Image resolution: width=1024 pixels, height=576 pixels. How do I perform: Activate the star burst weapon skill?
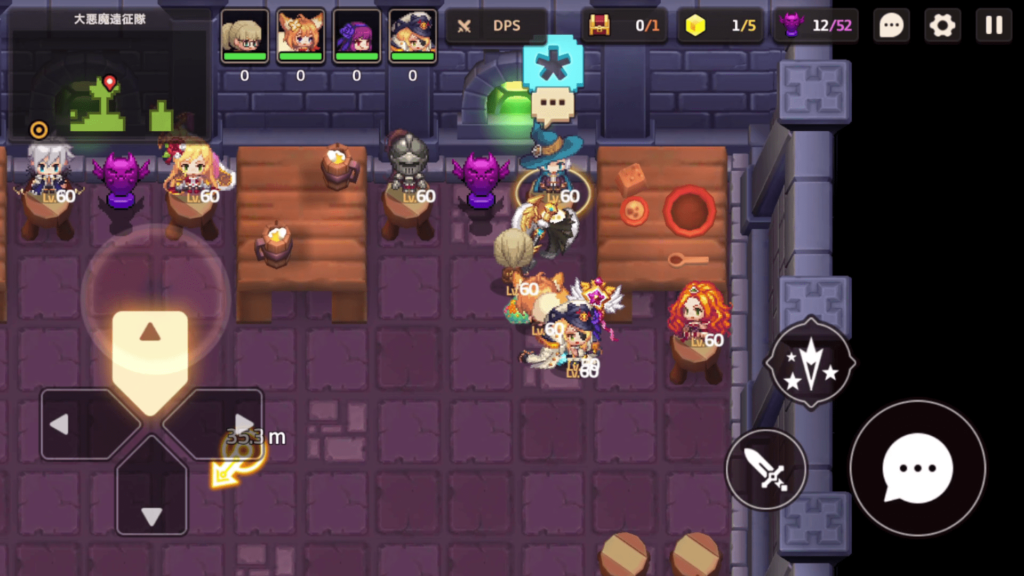point(810,364)
